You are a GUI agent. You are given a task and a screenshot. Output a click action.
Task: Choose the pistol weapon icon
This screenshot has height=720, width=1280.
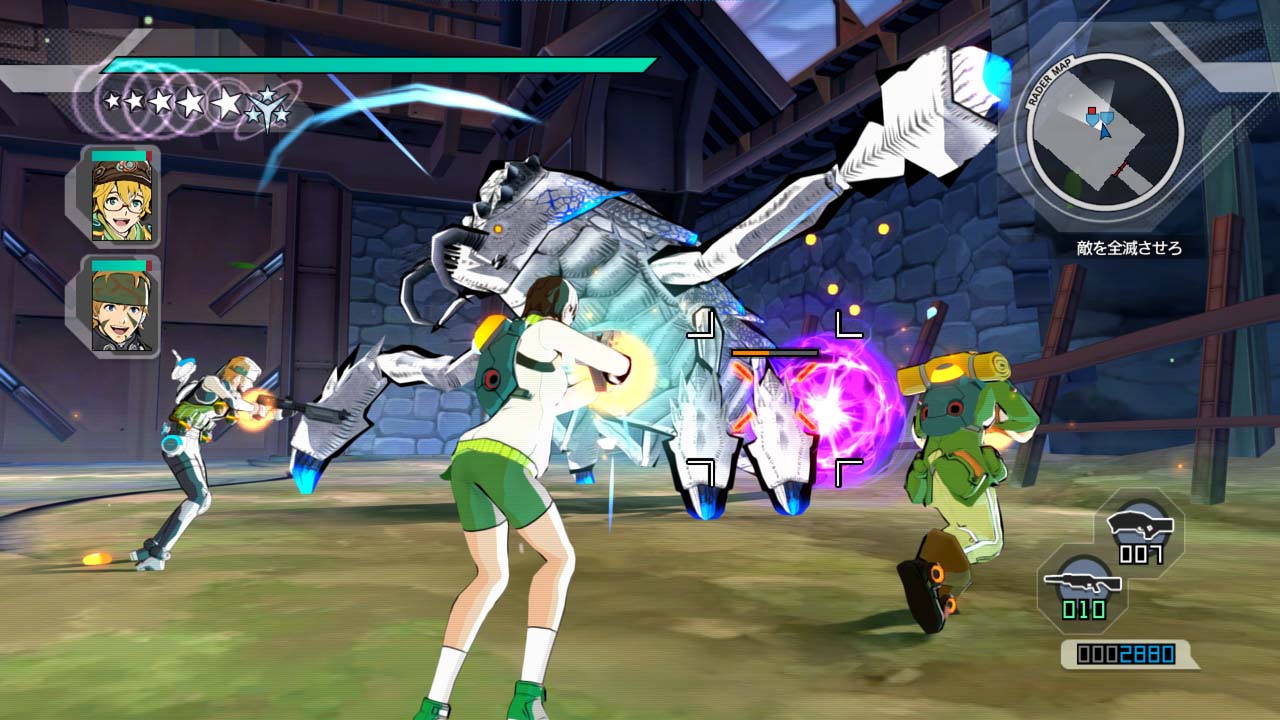click(1140, 523)
